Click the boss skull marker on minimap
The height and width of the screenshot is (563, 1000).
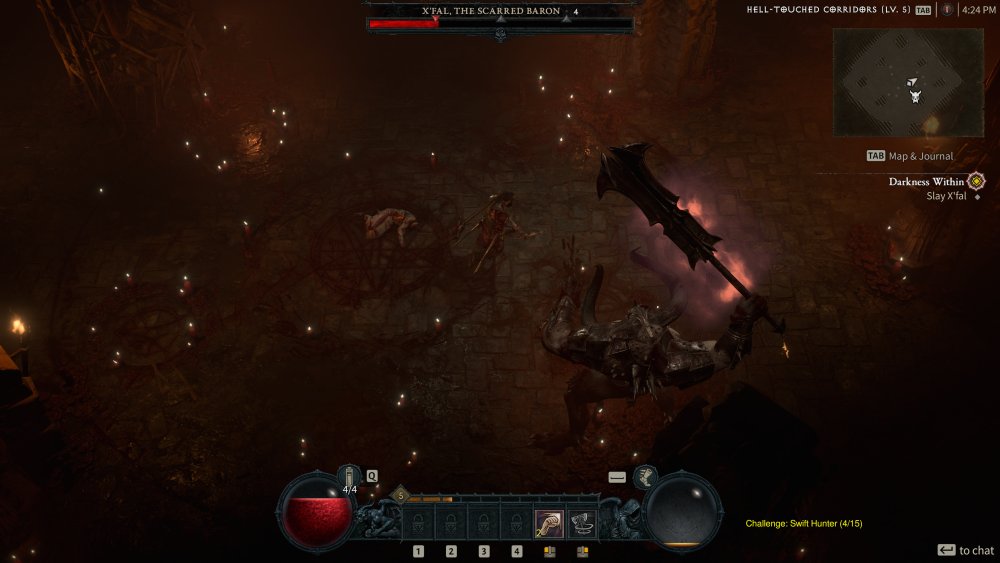(x=915, y=96)
